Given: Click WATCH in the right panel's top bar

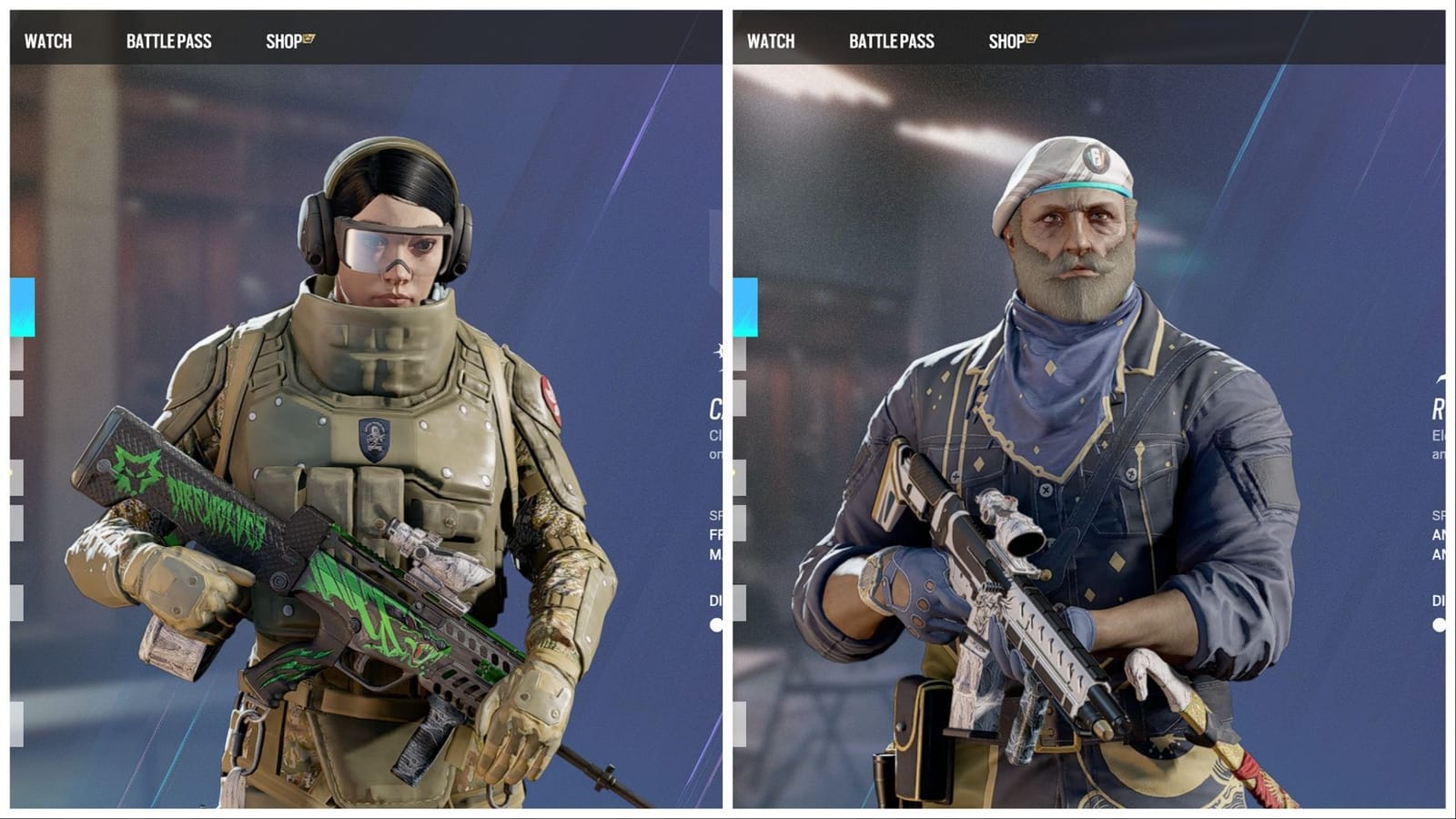Looking at the screenshot, I should pyautogui.click(x=772, y=40).
